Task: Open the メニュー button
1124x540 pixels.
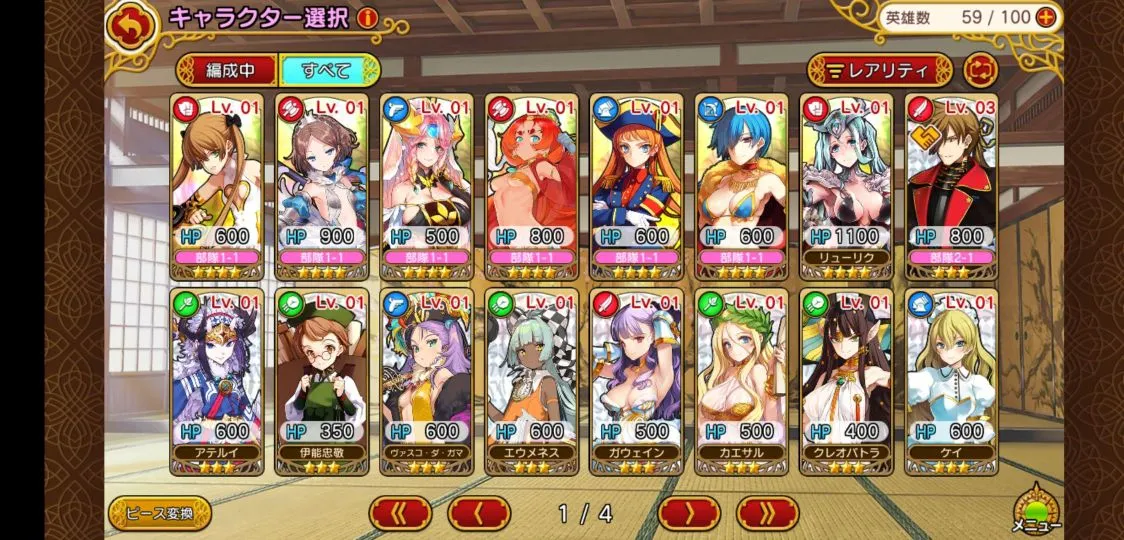Action: pos(1034,511)
